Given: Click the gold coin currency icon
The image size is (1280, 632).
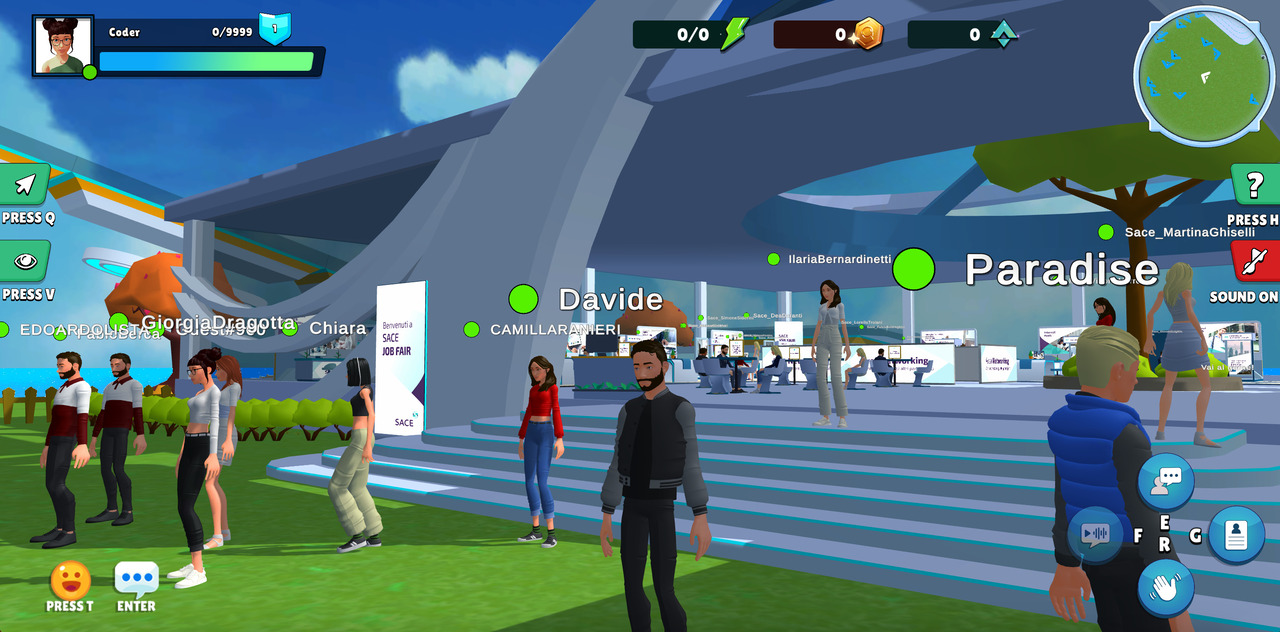Looking at the screenshot, I should [x=868, y=34].
